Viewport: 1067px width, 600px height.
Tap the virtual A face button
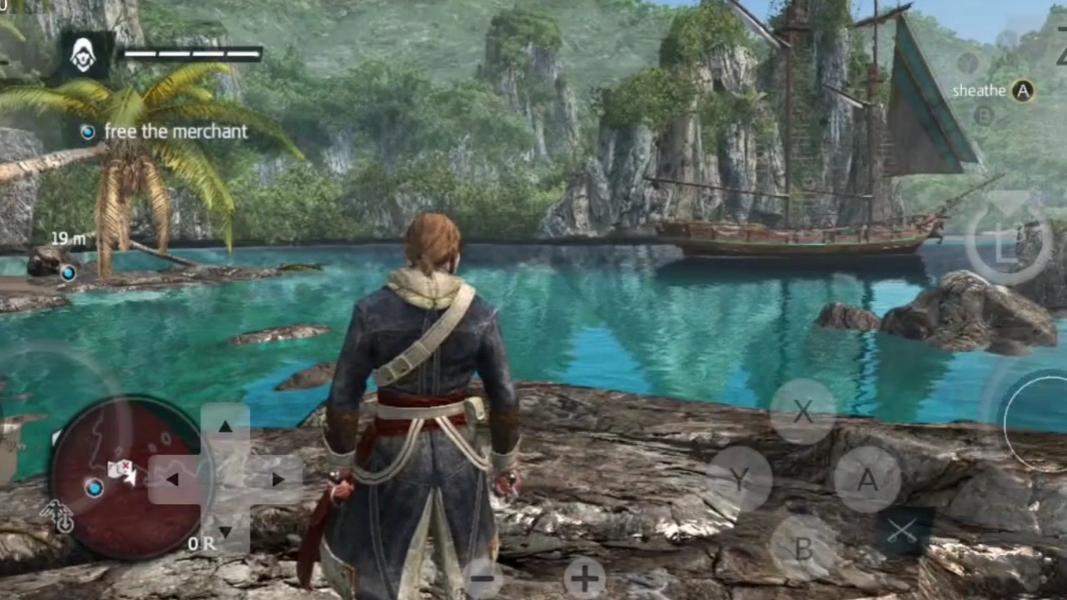point(867,479)
